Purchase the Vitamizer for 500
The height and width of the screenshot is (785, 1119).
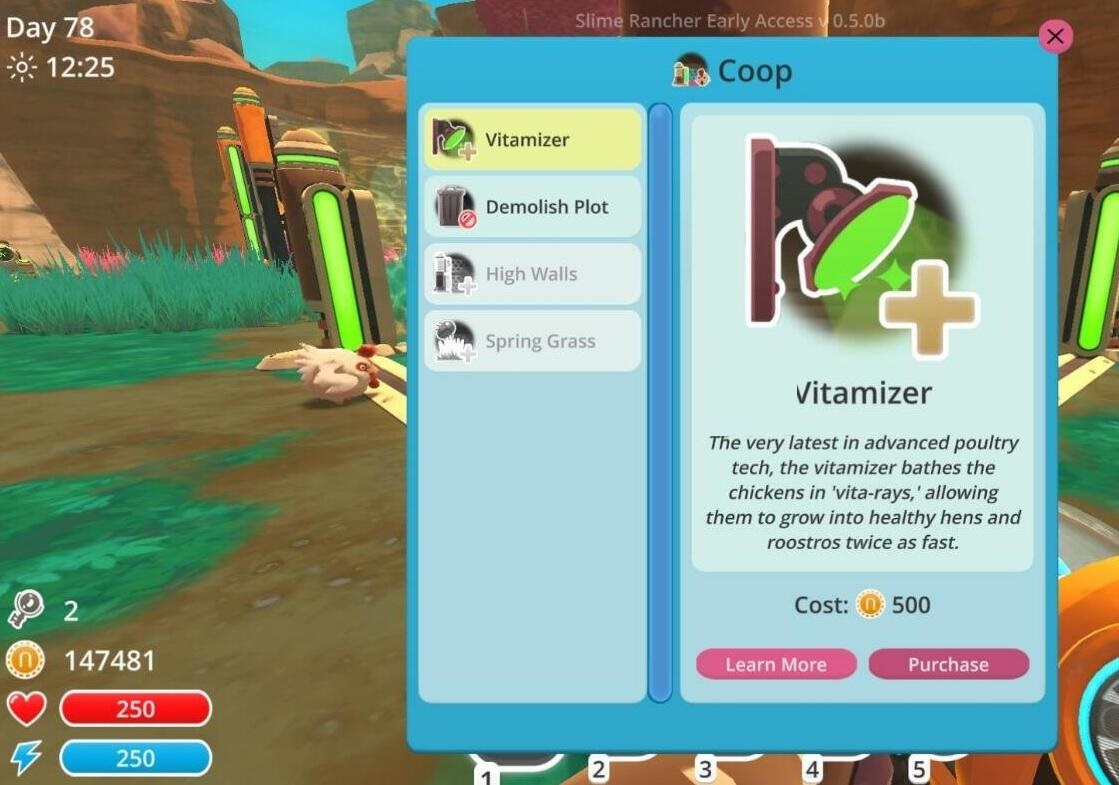948,664
